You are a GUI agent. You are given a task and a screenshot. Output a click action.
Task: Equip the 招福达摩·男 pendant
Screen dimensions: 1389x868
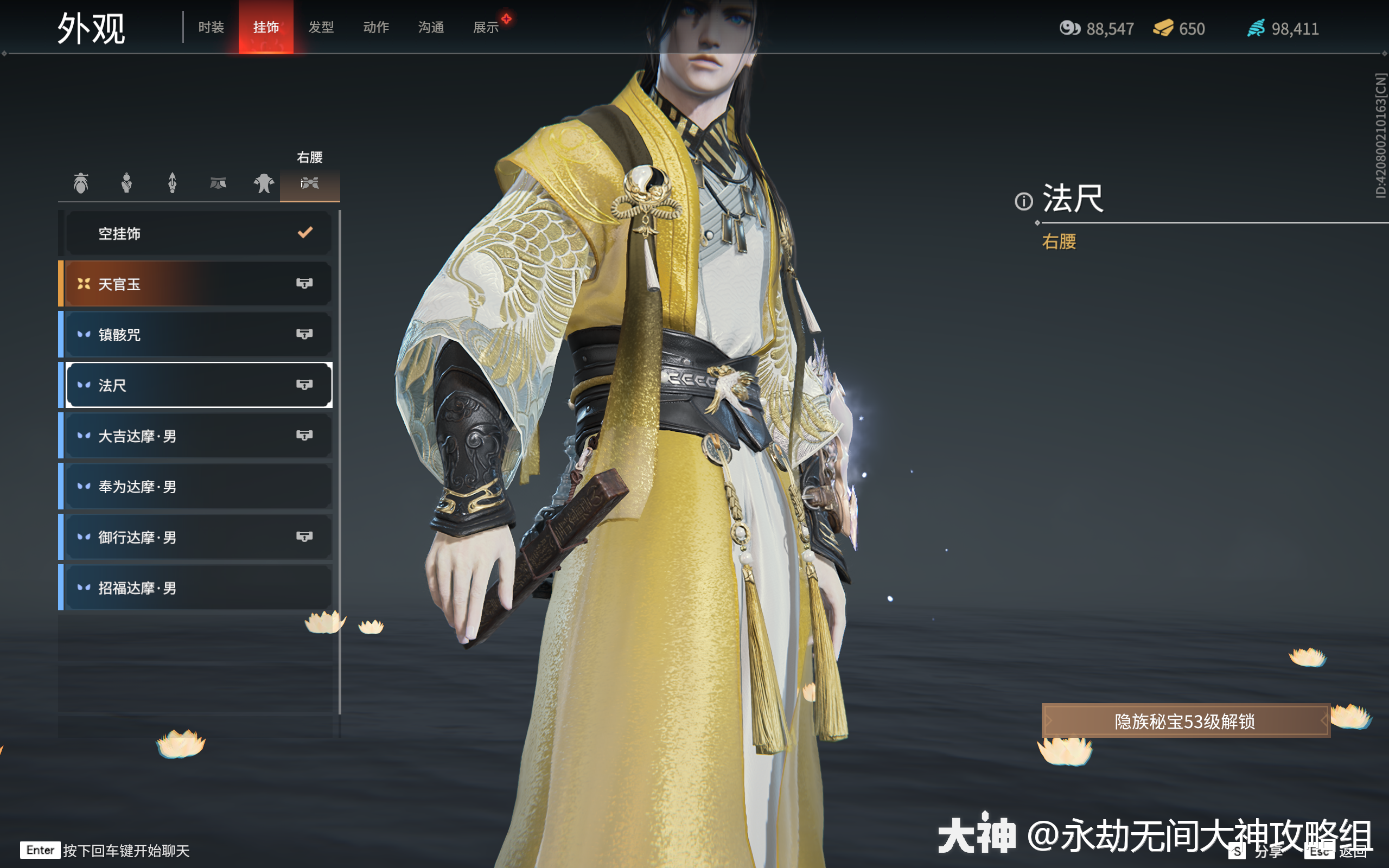[198, 588]
